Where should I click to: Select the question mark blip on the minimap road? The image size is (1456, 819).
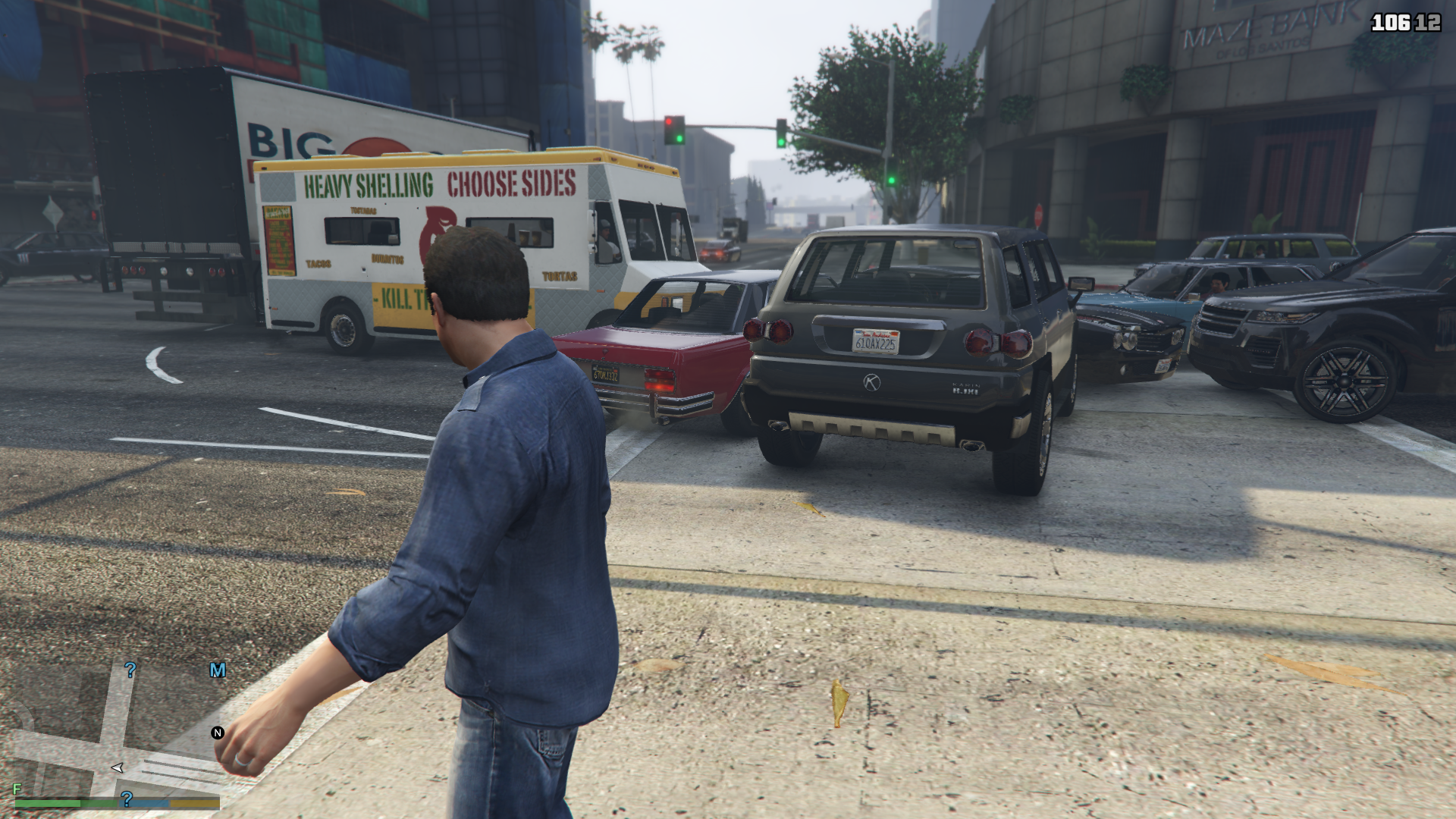(130, 670)
